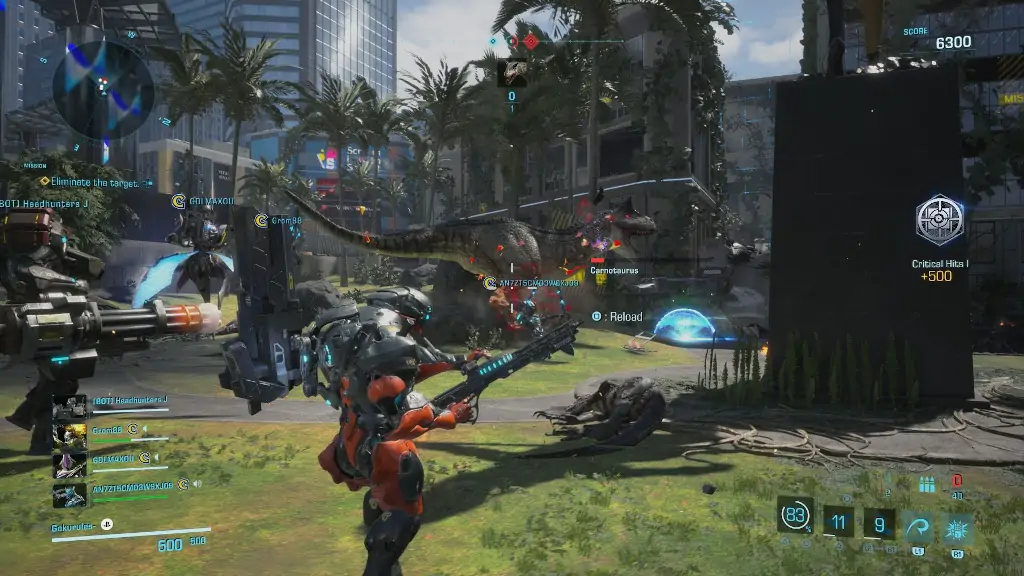Pick the GDLMAXOU teammate row
The image size is (1024, 576).
coord(108,464)
